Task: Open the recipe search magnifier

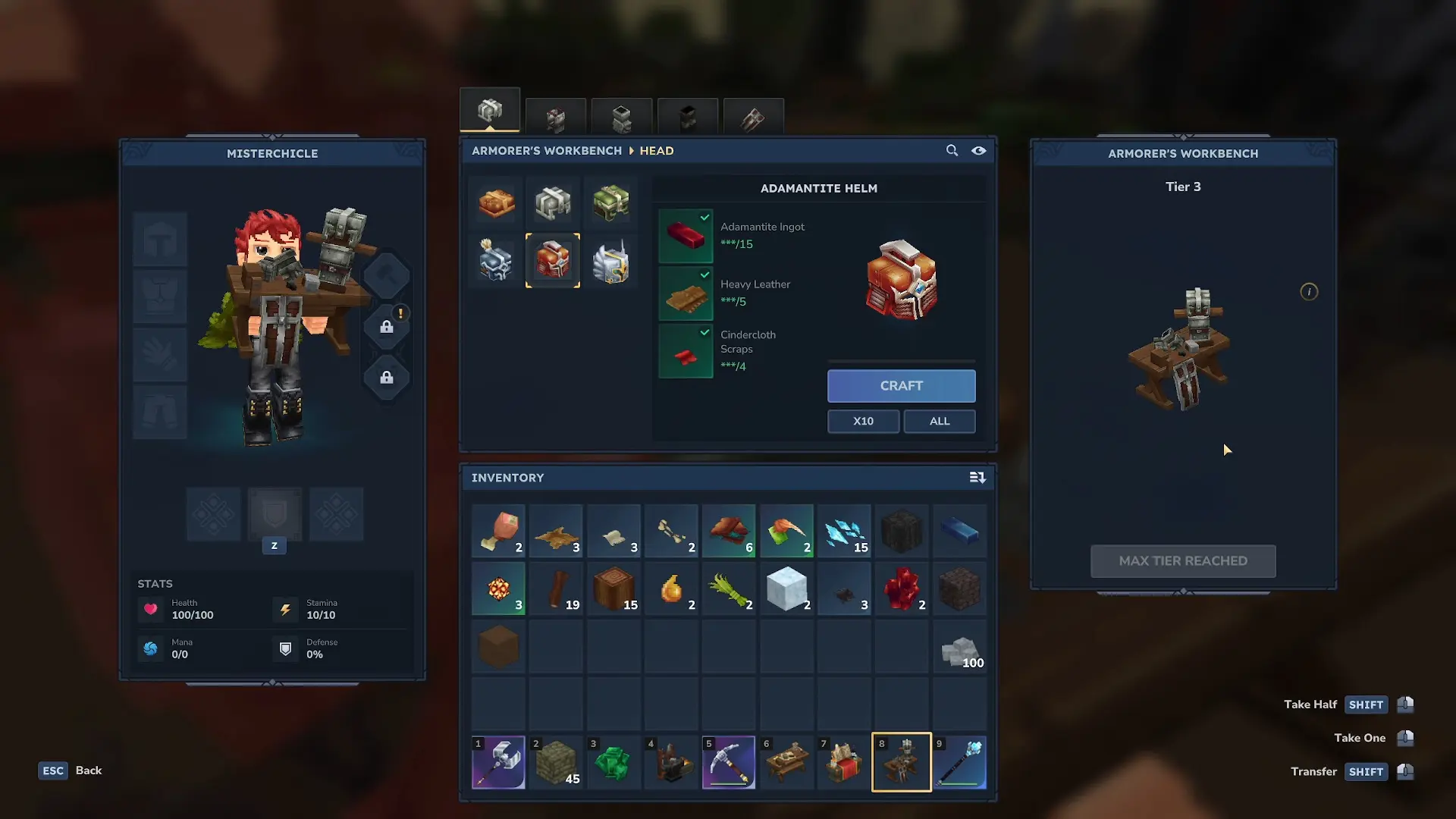Action: pos(952,151)
